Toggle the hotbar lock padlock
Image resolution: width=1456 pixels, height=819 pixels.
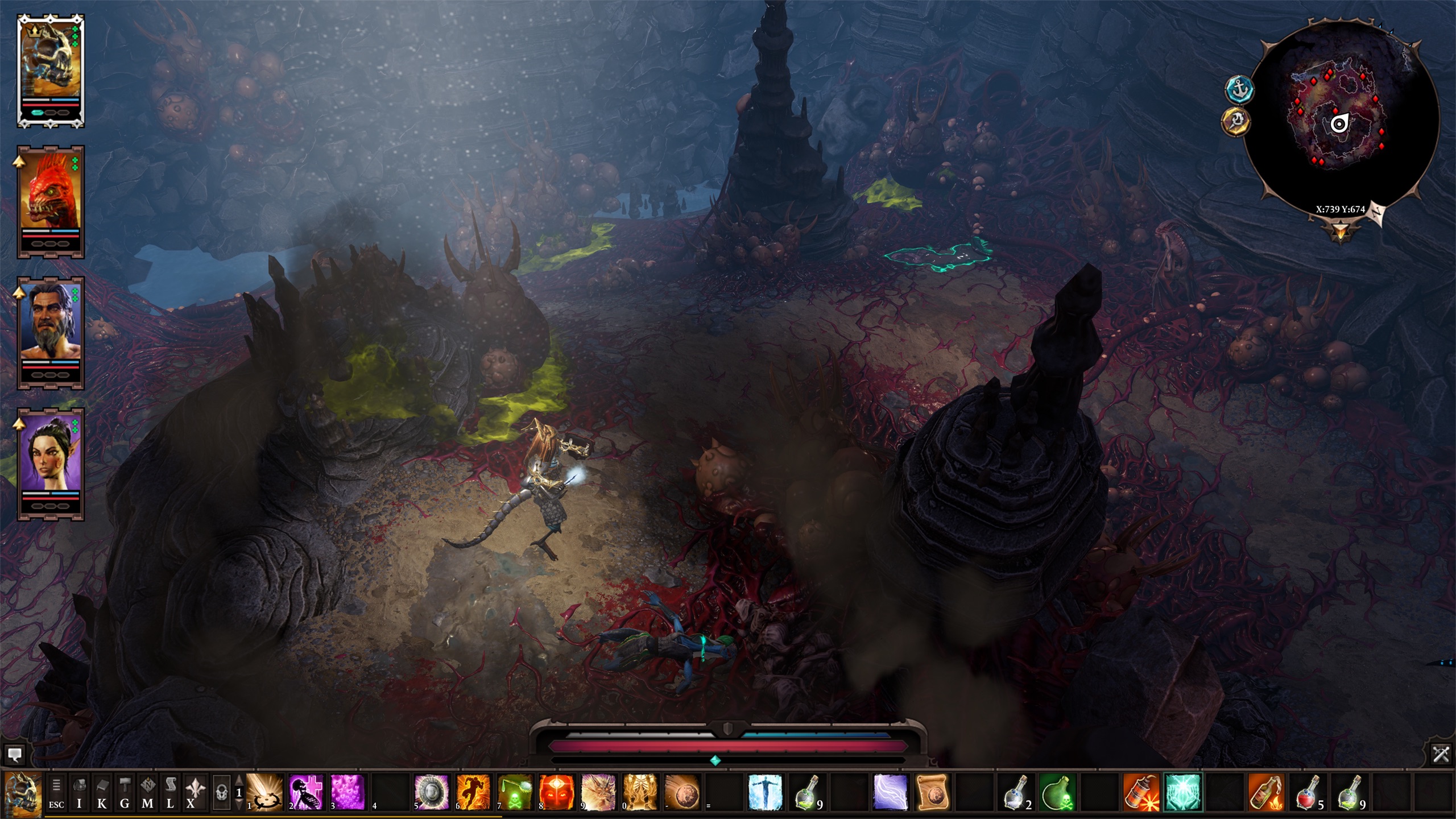click(x=221, y=792)
